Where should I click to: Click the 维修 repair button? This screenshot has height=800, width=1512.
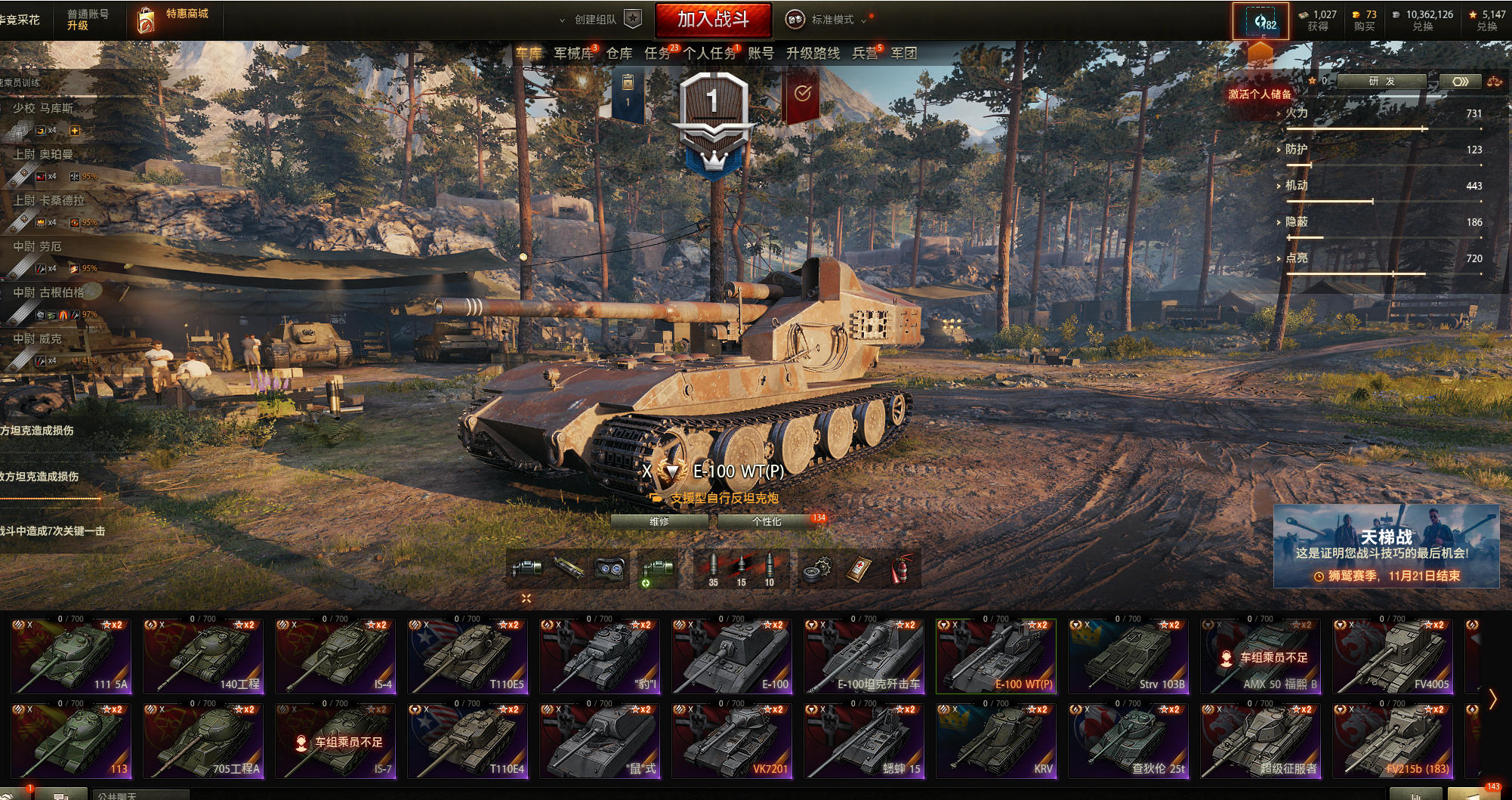point(659,521)
